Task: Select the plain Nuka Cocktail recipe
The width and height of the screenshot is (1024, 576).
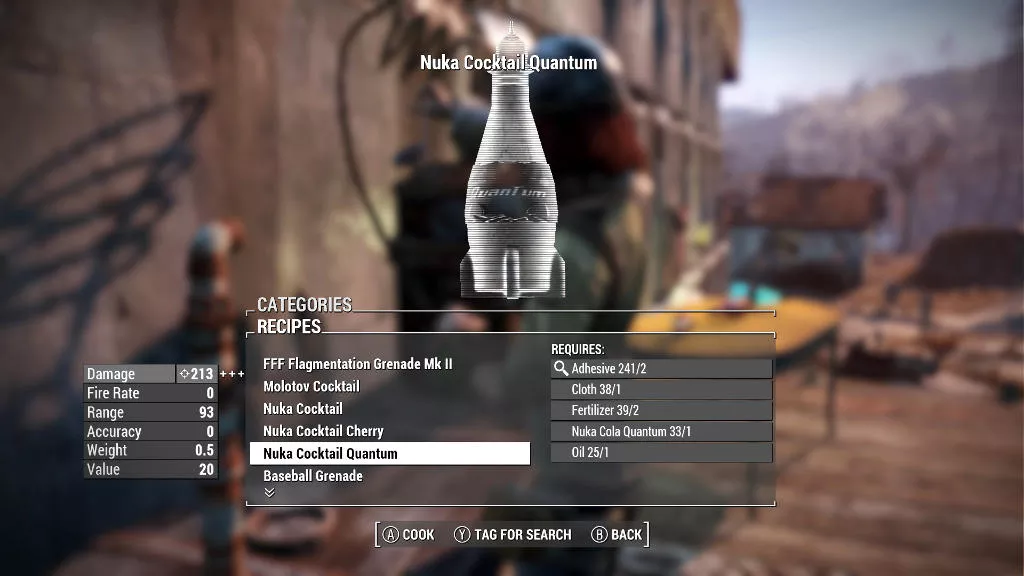Action: [x=303, y=409]
